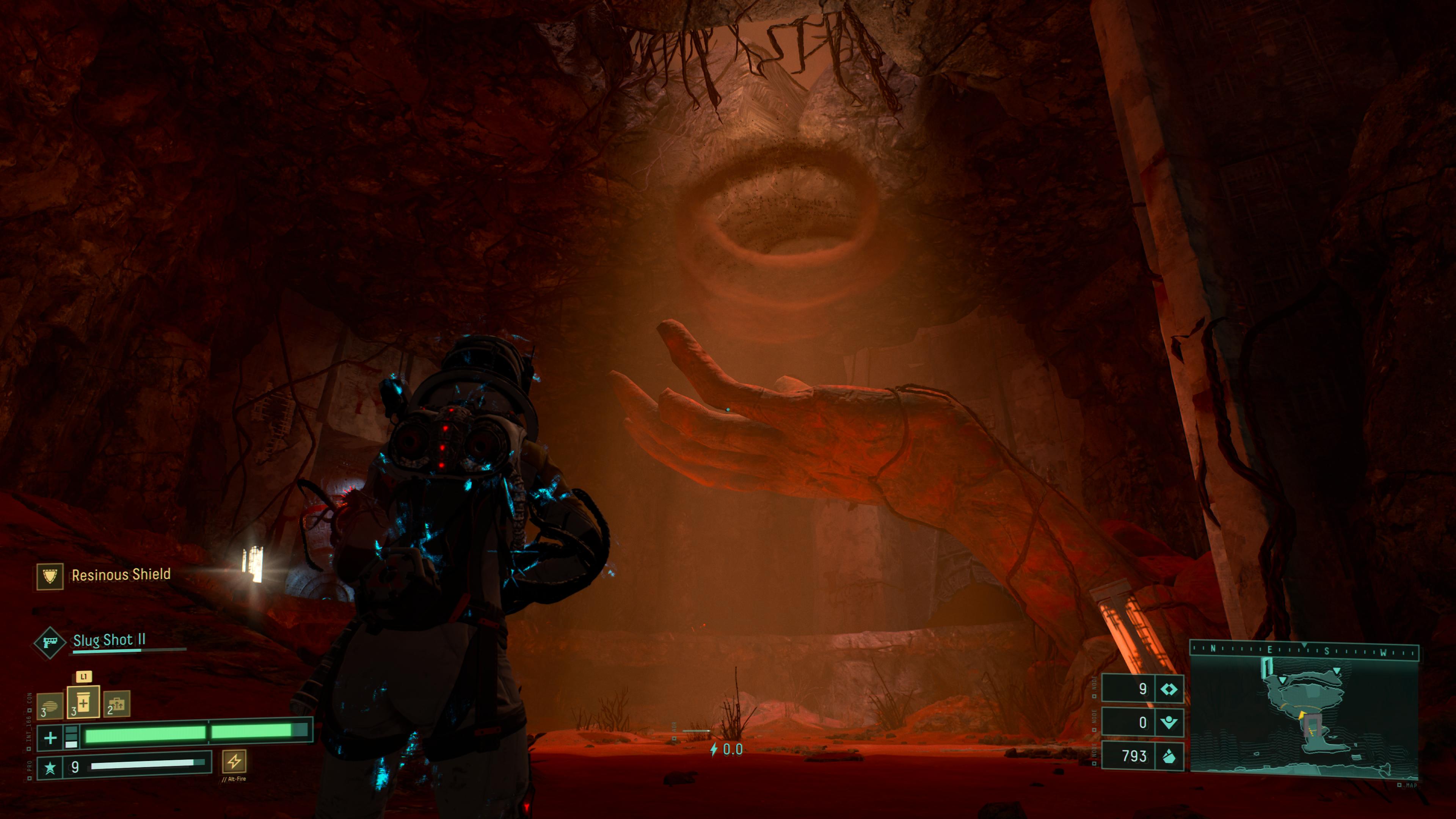Use the highlighted healing vial consumable
1456x819 pixels.
84,703
